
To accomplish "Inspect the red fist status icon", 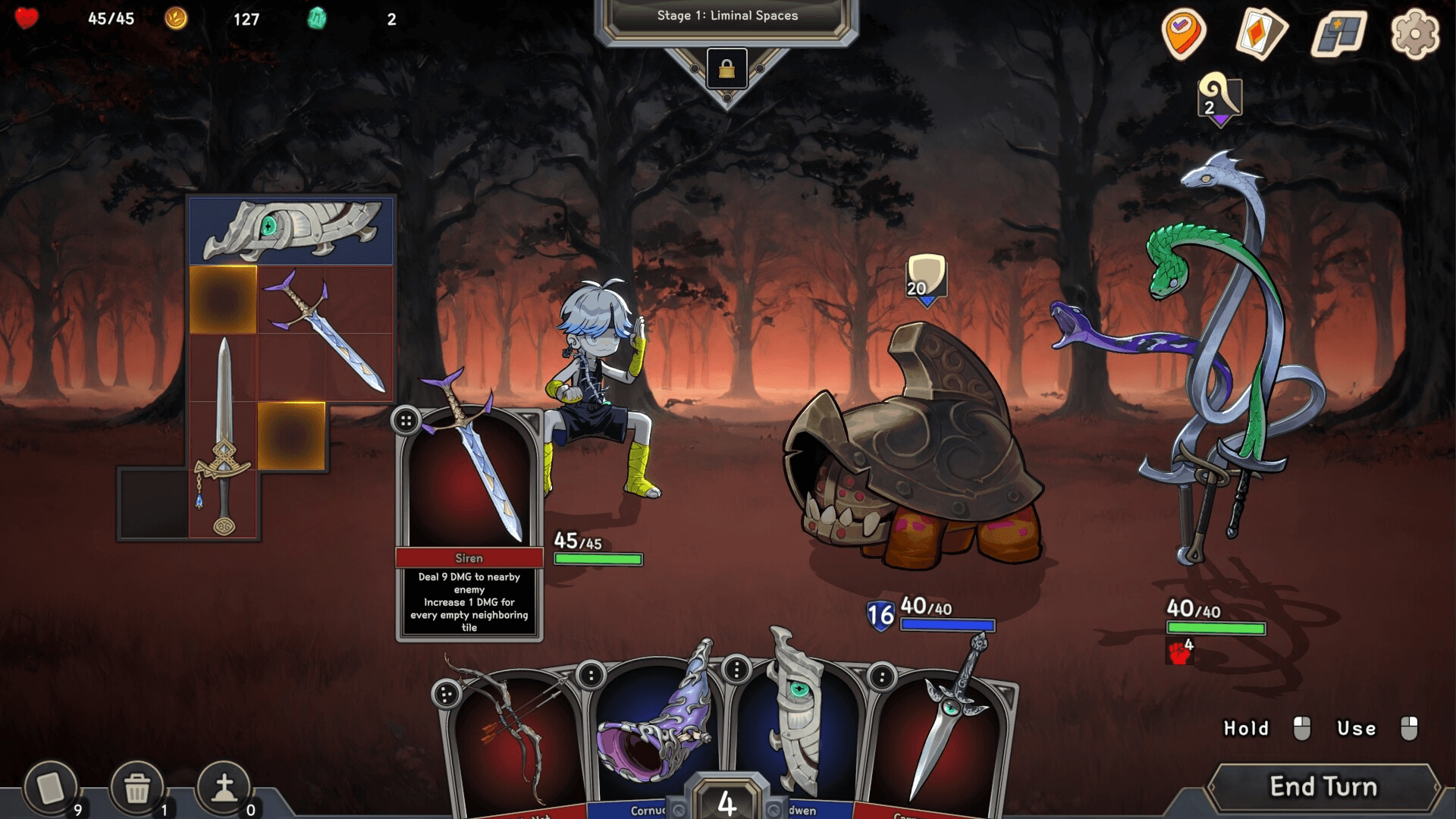I will (x=1179, y=651).
